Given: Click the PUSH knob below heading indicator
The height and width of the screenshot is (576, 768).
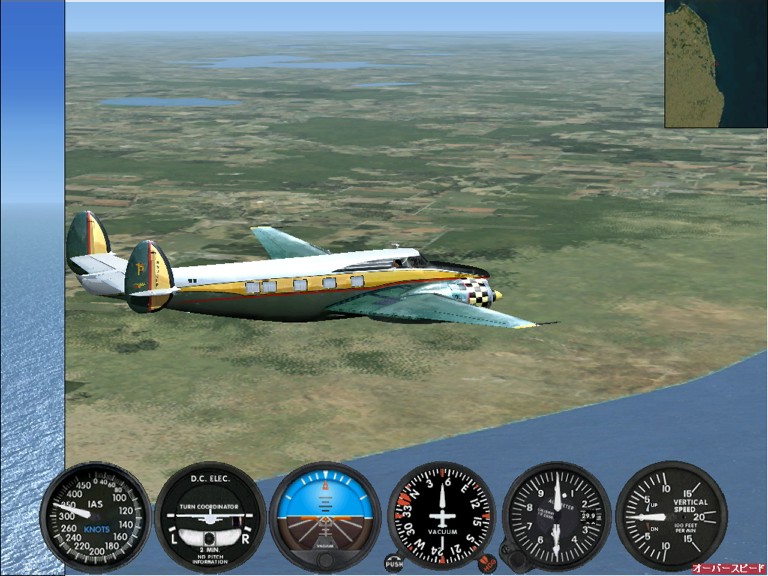Looking at the screenshot, I should (x=394, y=563).
